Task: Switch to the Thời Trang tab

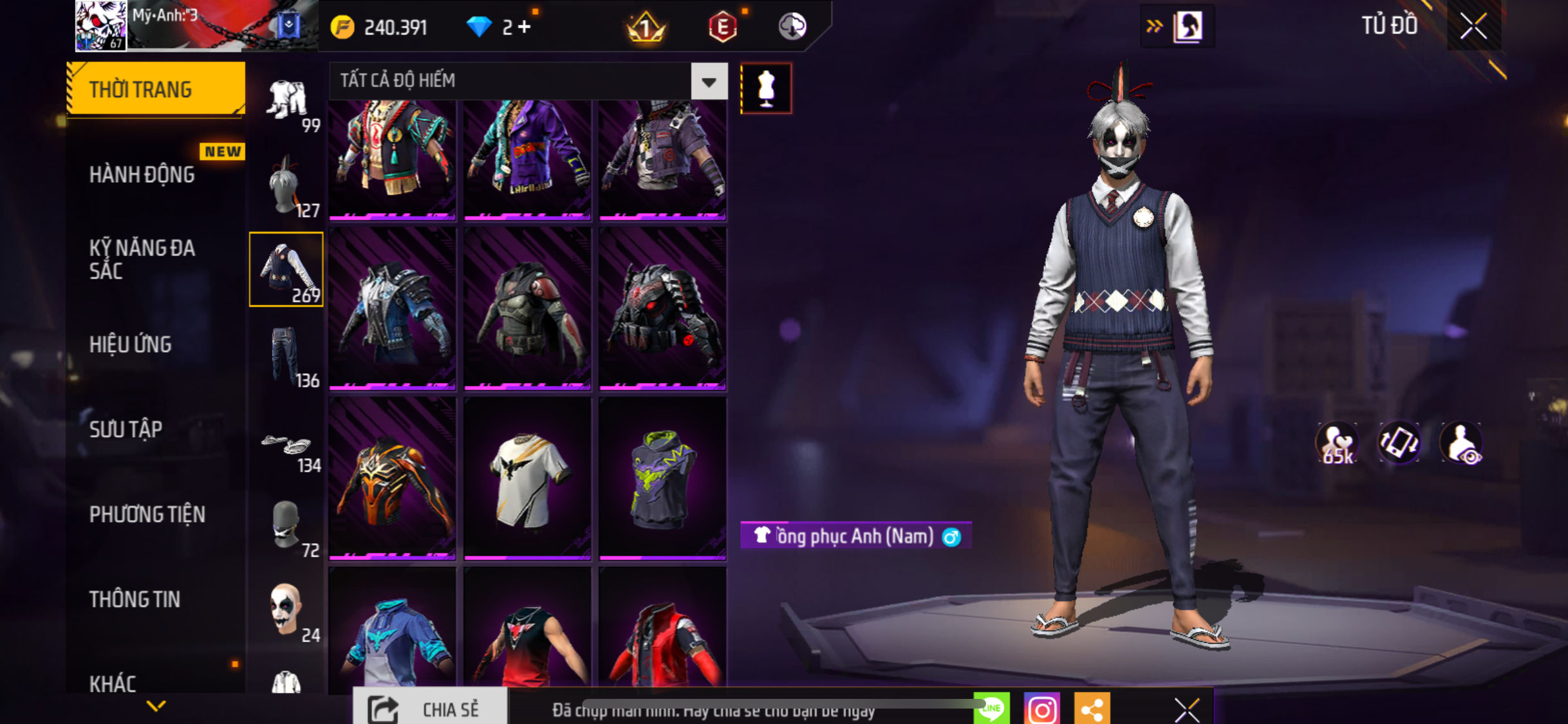Action: [155, 89]
